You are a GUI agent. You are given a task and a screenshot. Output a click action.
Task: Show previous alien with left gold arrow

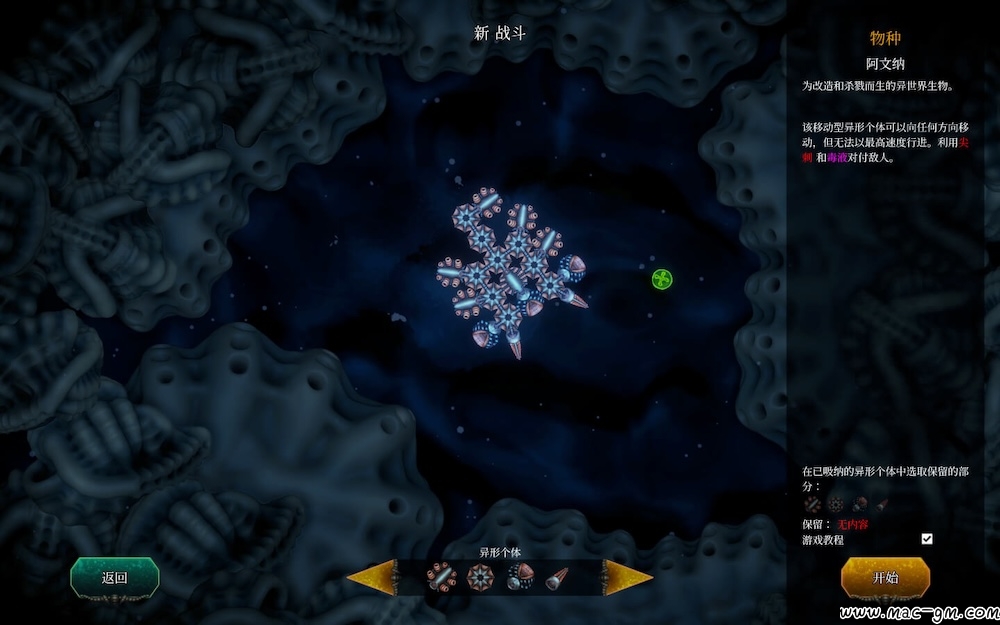click(x=370, y=577)
